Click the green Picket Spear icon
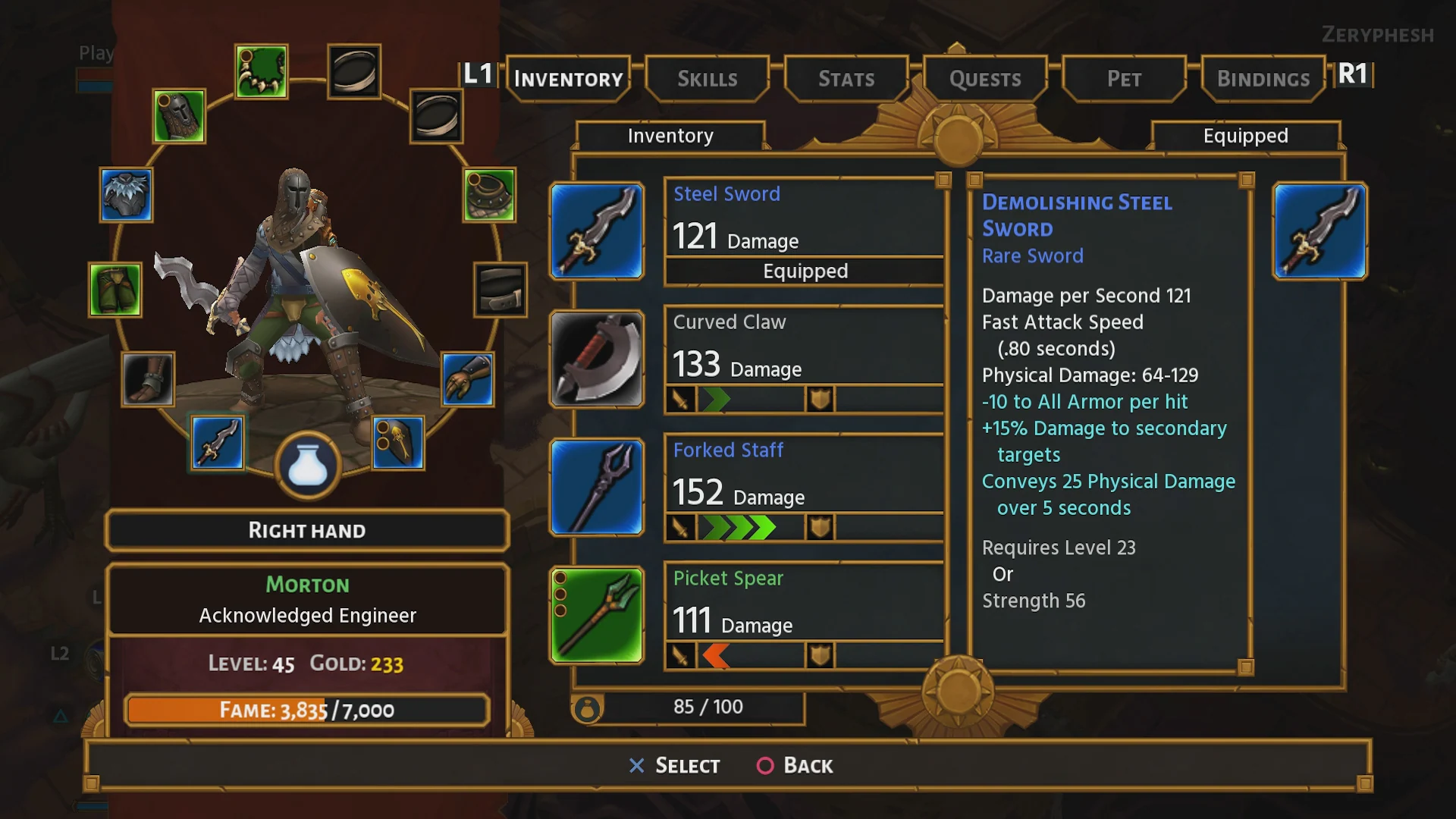1456x819 pixels. pos(597,615)
